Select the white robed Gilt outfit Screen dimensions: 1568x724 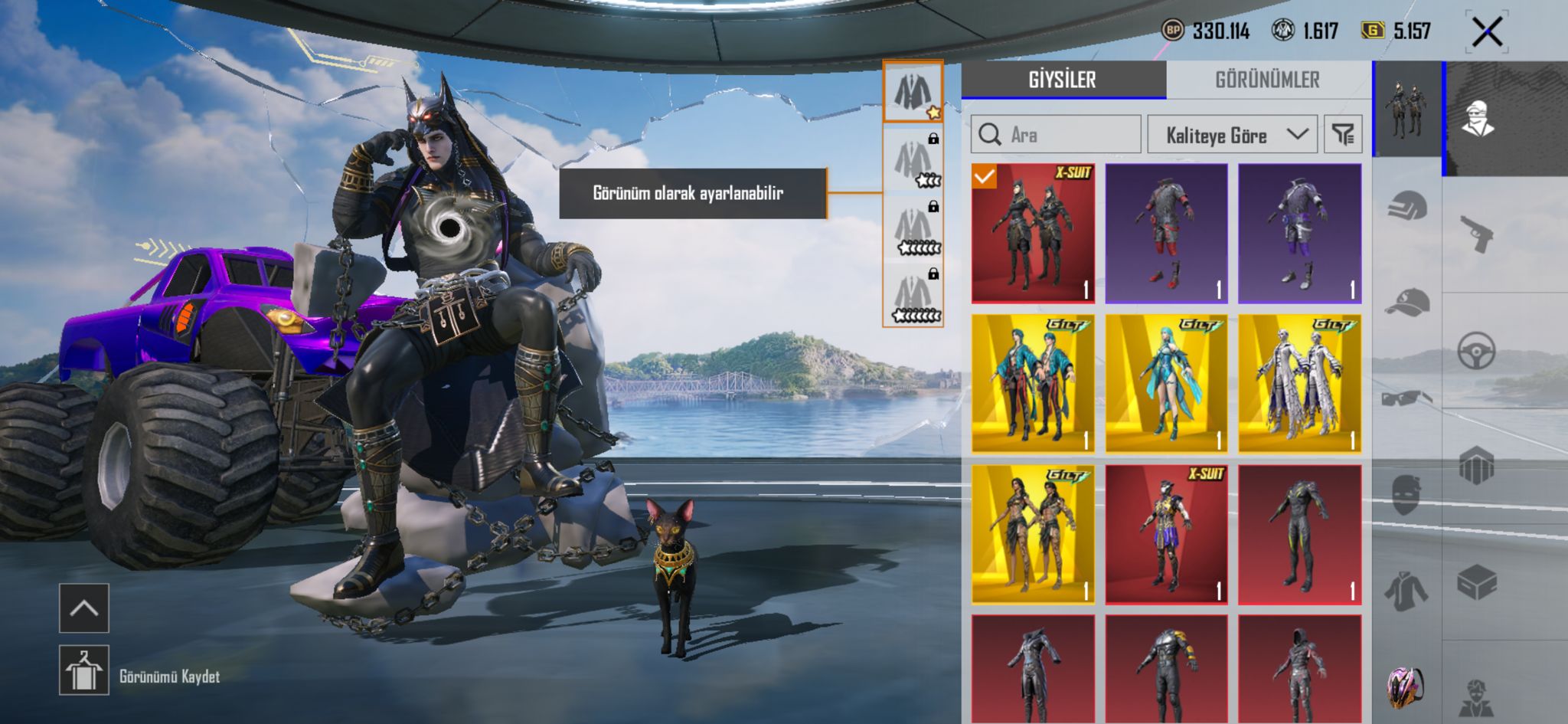click(x=1299, y=383)
